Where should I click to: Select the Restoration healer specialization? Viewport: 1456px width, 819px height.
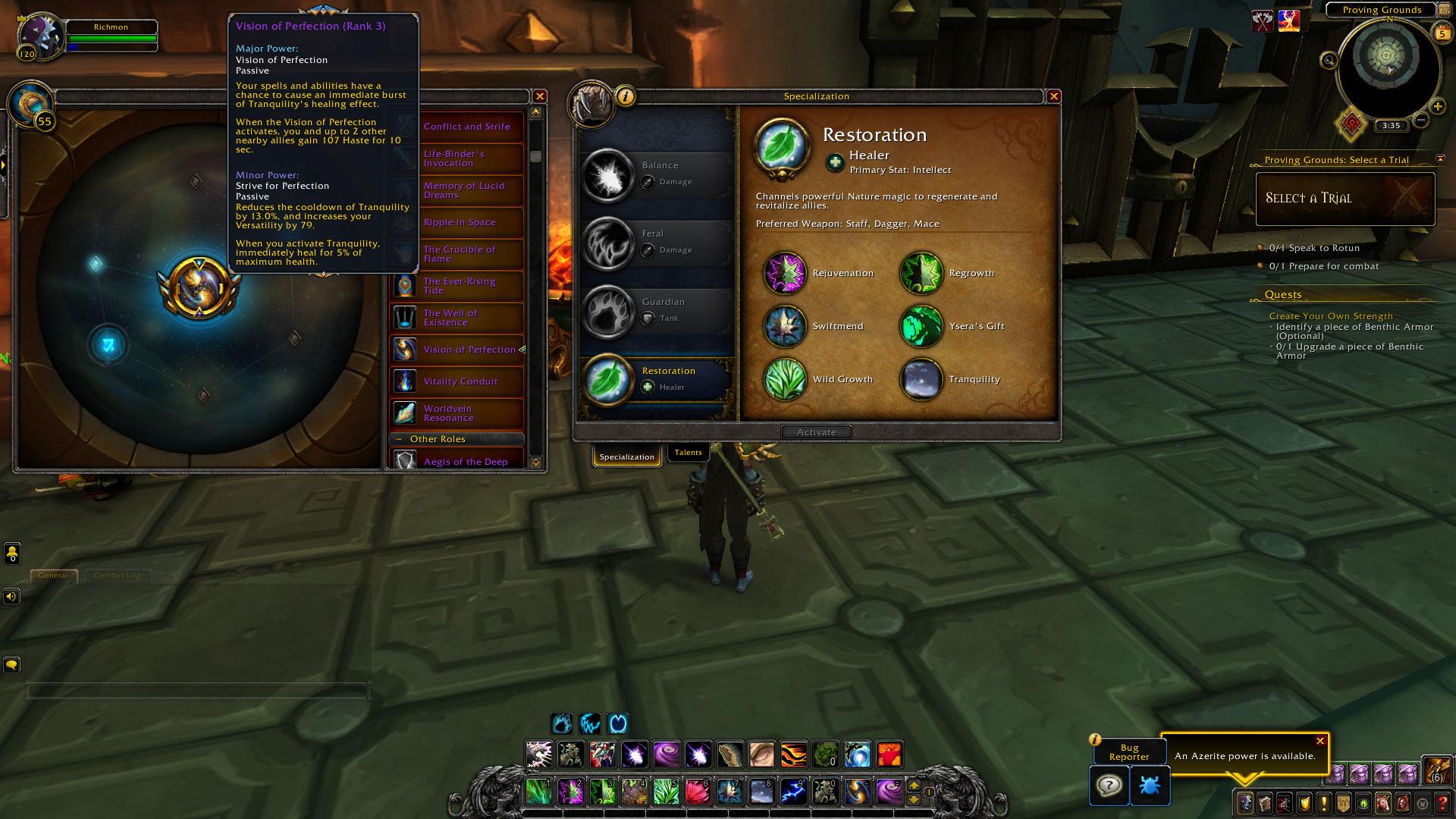pyautogui.click(x=655, y=378)
